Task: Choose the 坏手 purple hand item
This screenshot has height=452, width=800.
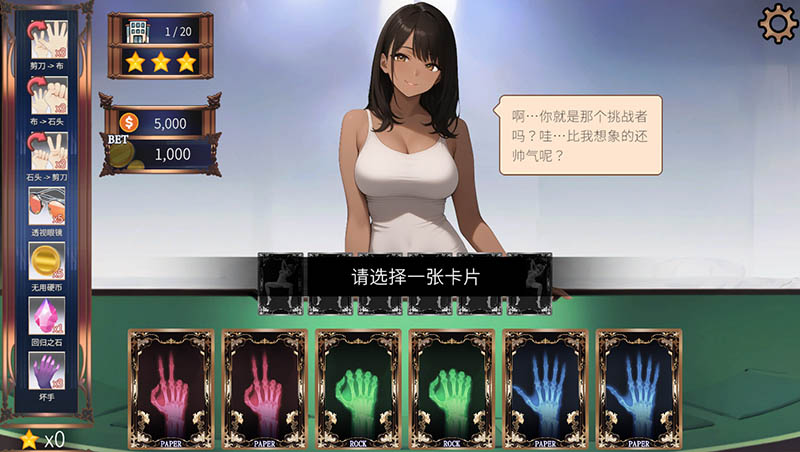Action: [47, 370]
